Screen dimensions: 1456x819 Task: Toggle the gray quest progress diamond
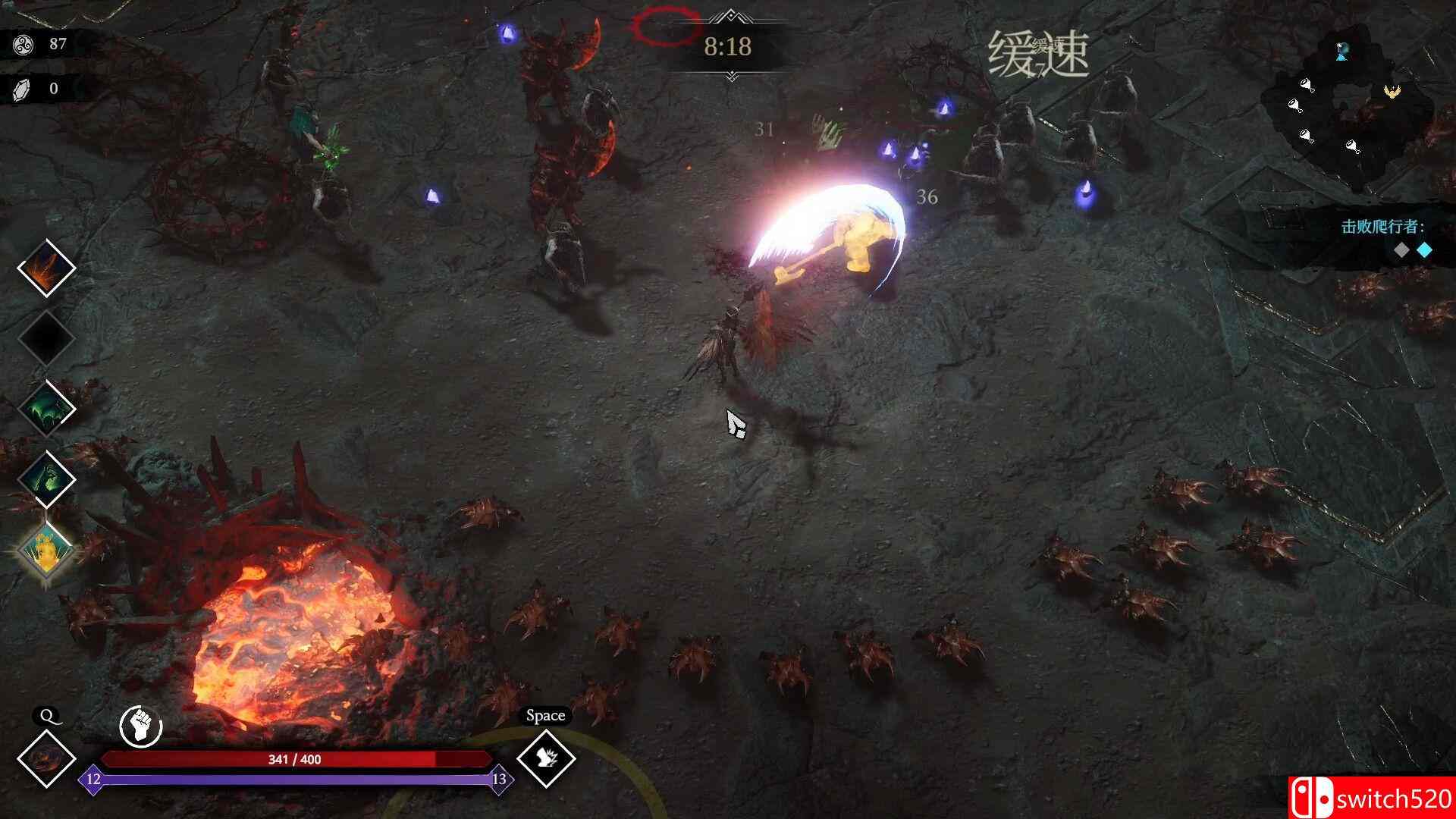tap(1401, 248)
